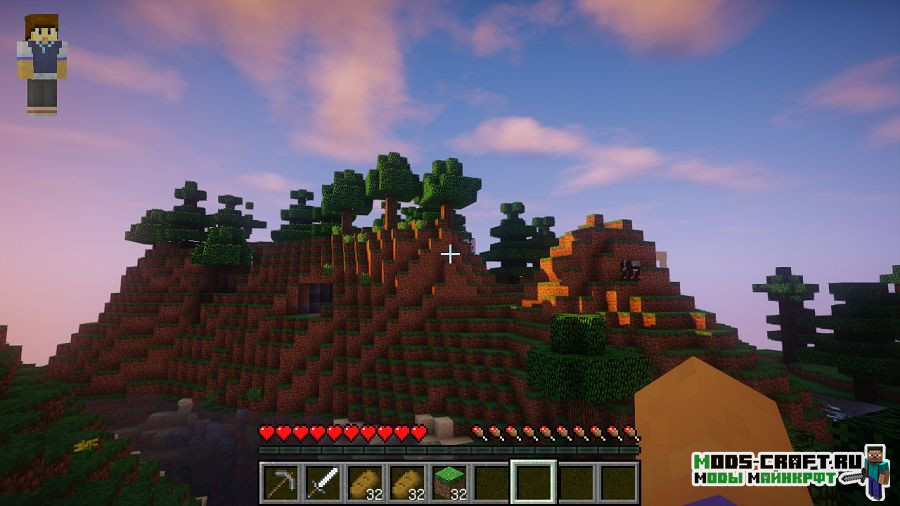
Task: Select the pickaxe hotbar slot
Action: pyautogui.click(x=280, y=483)
